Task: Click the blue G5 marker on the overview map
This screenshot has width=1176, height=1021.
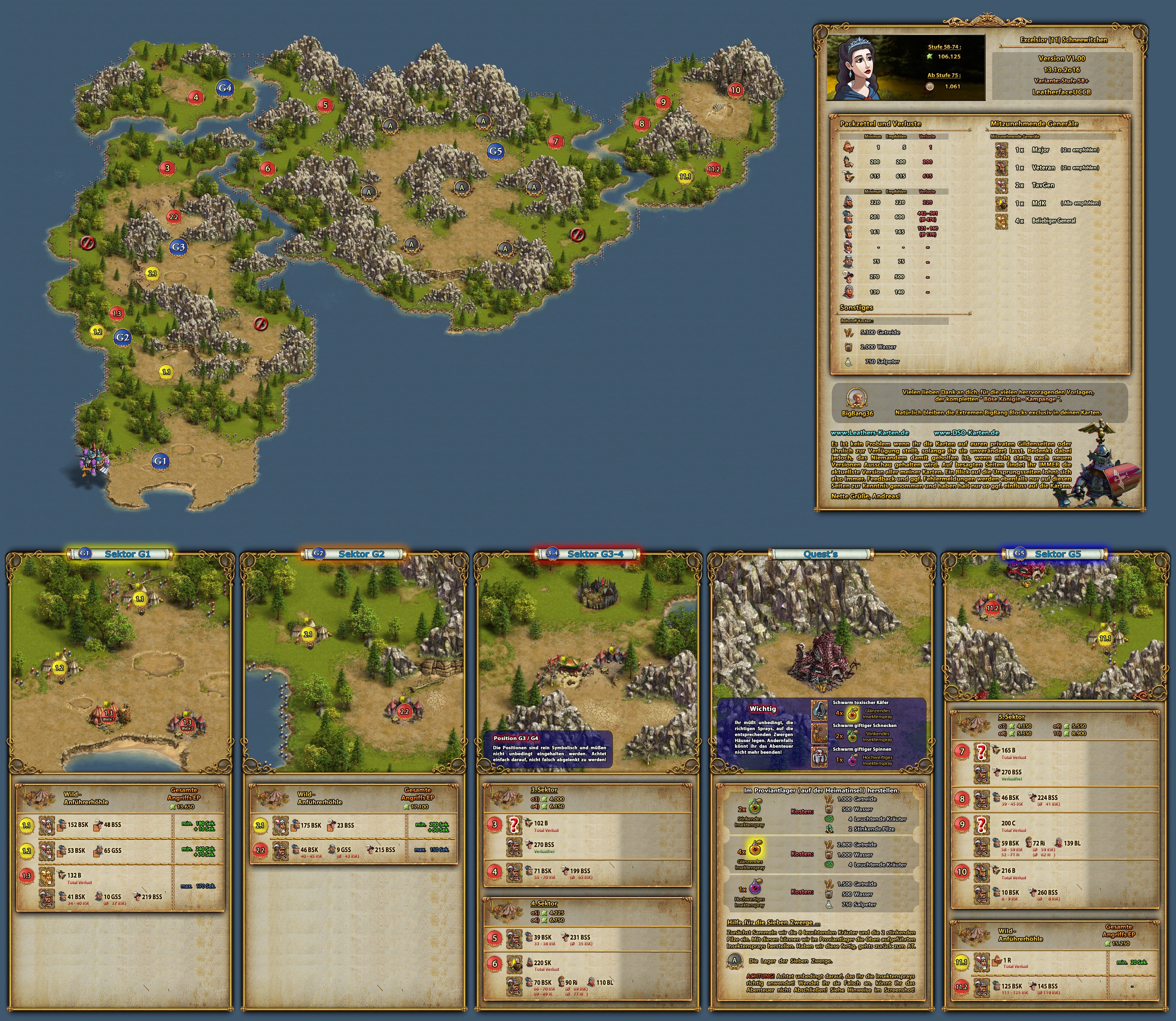Action: click(495, 151)
